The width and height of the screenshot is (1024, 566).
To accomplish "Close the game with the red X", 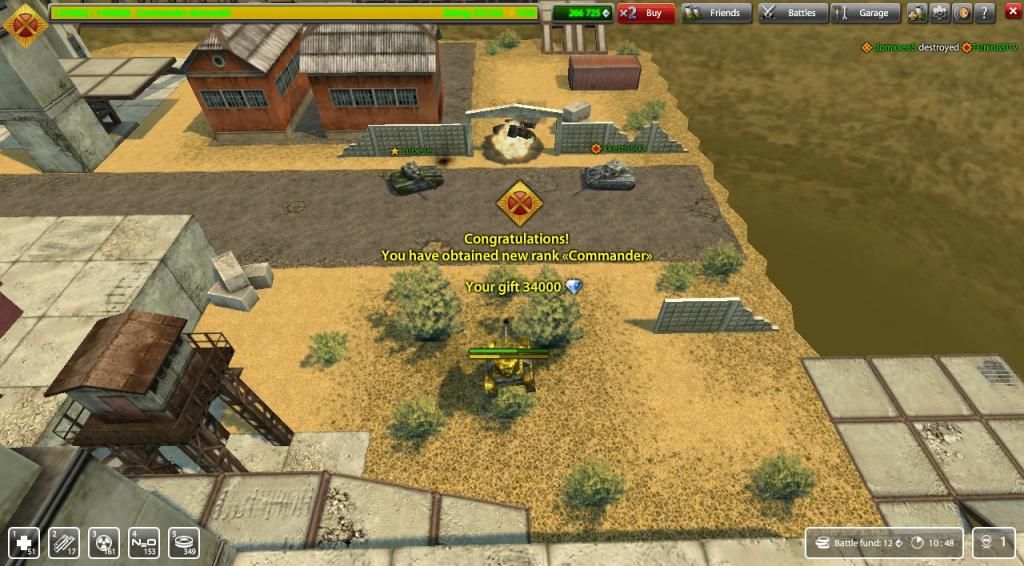I will [x=1011, y=13].
